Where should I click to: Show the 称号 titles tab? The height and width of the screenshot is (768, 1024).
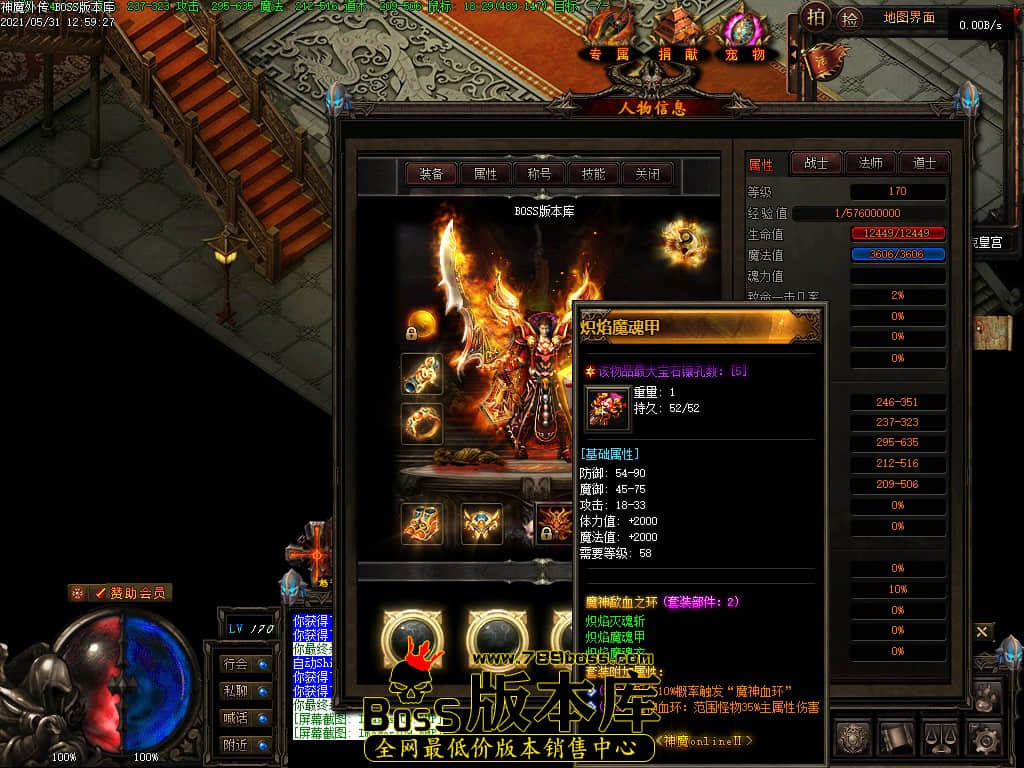(x=539, y=174)
